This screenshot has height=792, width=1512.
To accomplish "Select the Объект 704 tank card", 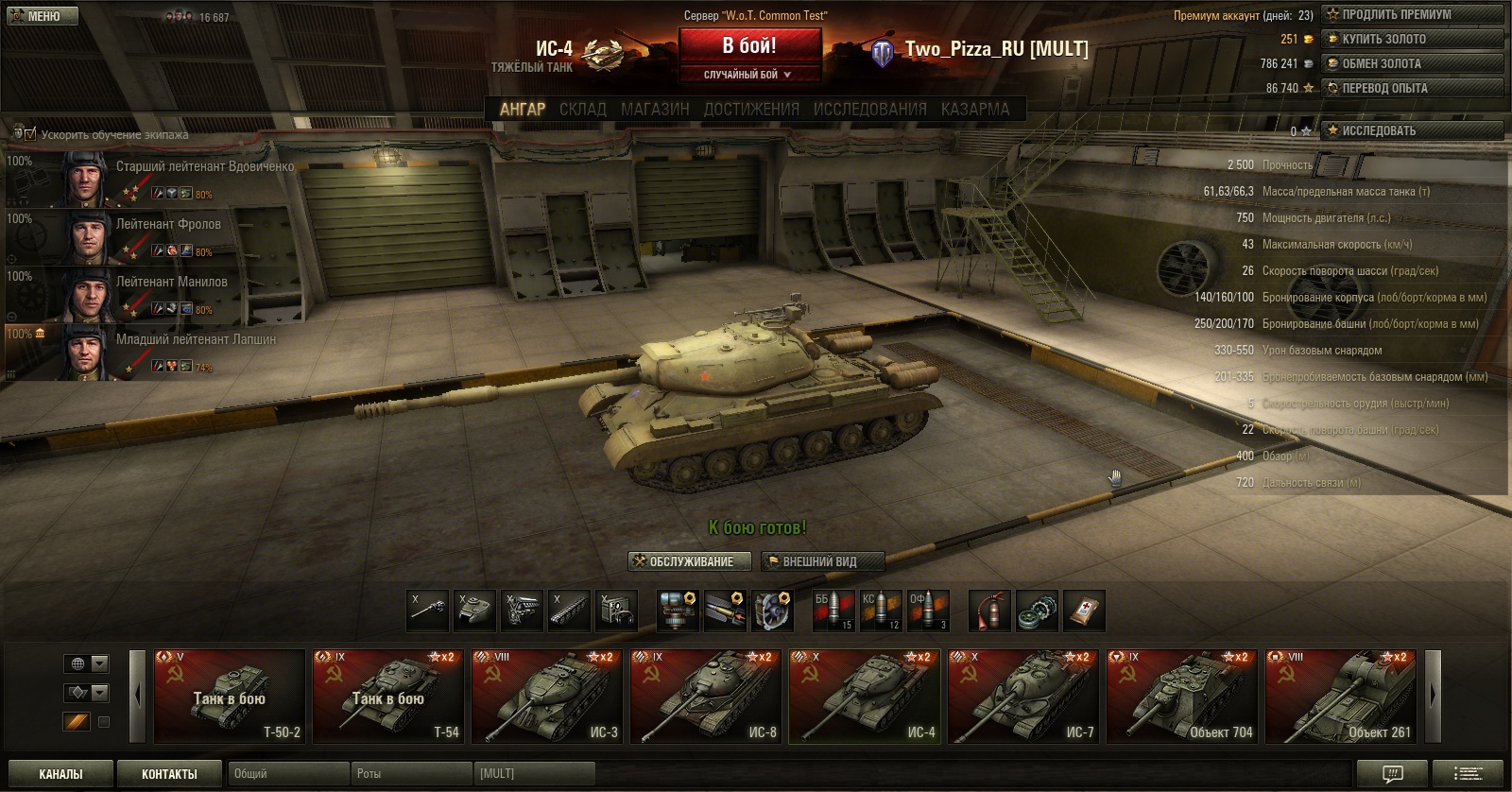I will coord(1182,697).
